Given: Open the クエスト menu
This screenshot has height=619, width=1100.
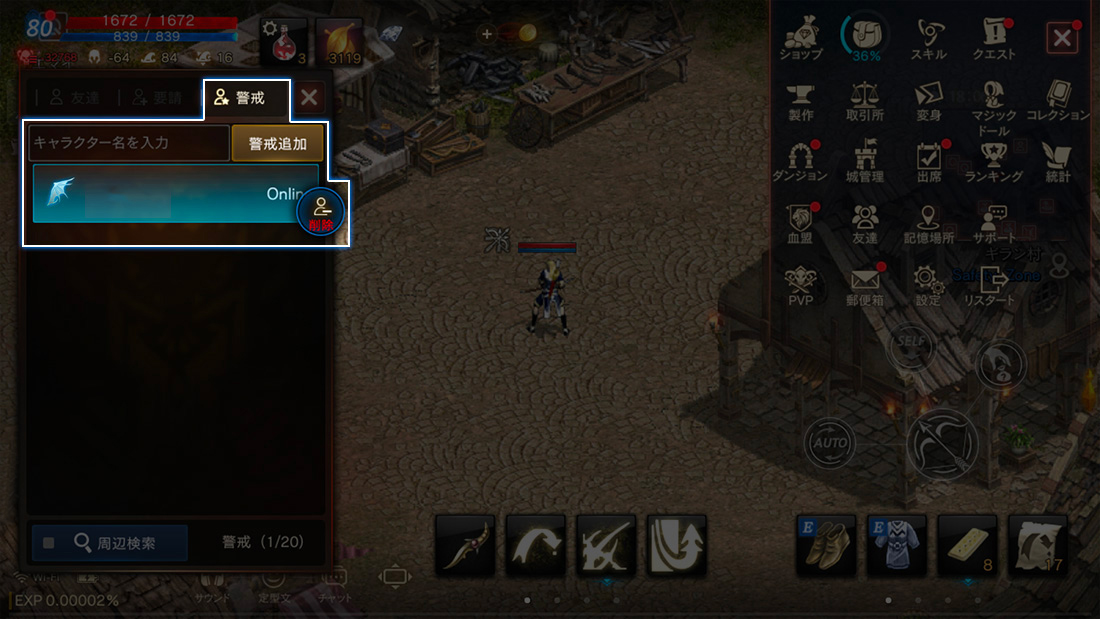Looking at the screenshot, I should pos(993,39).
